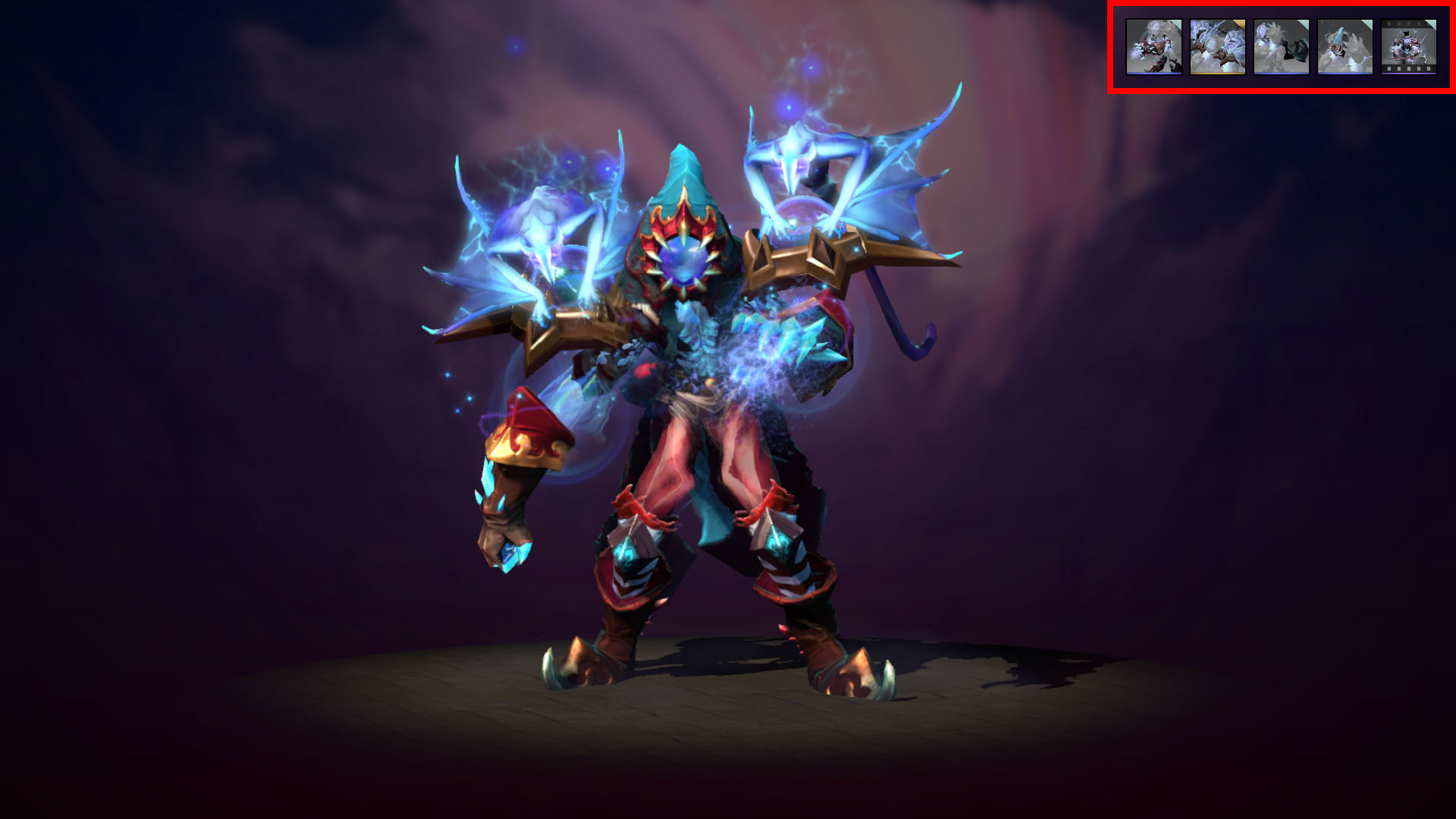
Task: Select the first gauntlet item thumbnail
Action: (x=1153, y=45)
